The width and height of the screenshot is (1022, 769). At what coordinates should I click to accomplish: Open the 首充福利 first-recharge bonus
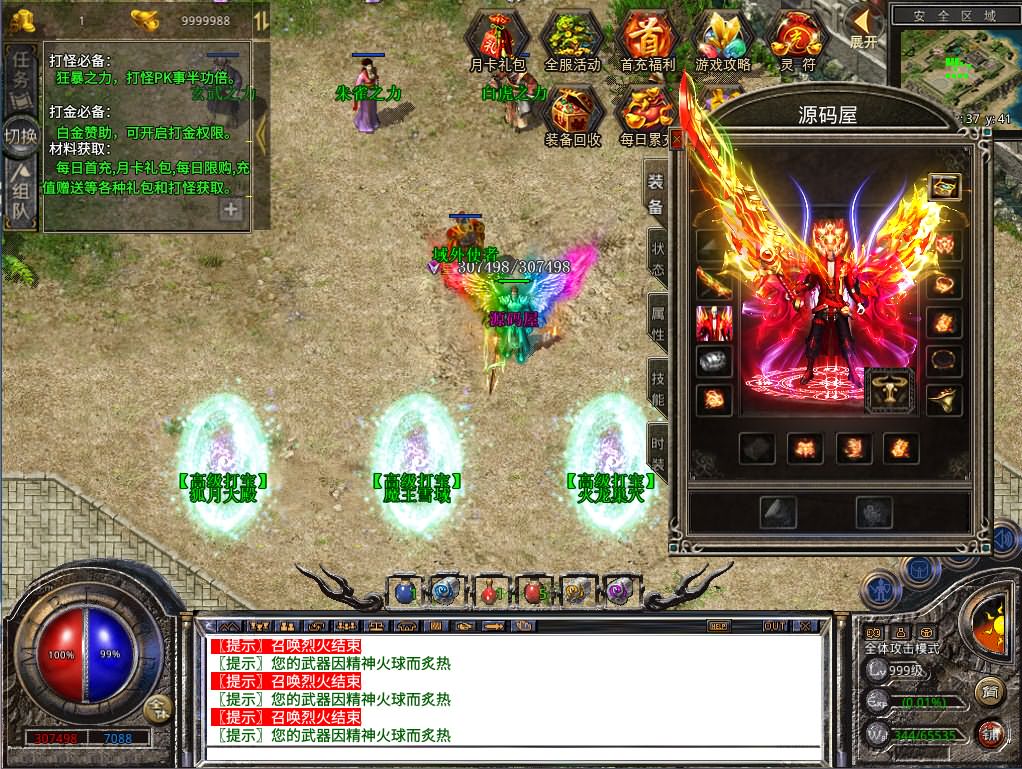pyautogui.click(x=648, y=40)
